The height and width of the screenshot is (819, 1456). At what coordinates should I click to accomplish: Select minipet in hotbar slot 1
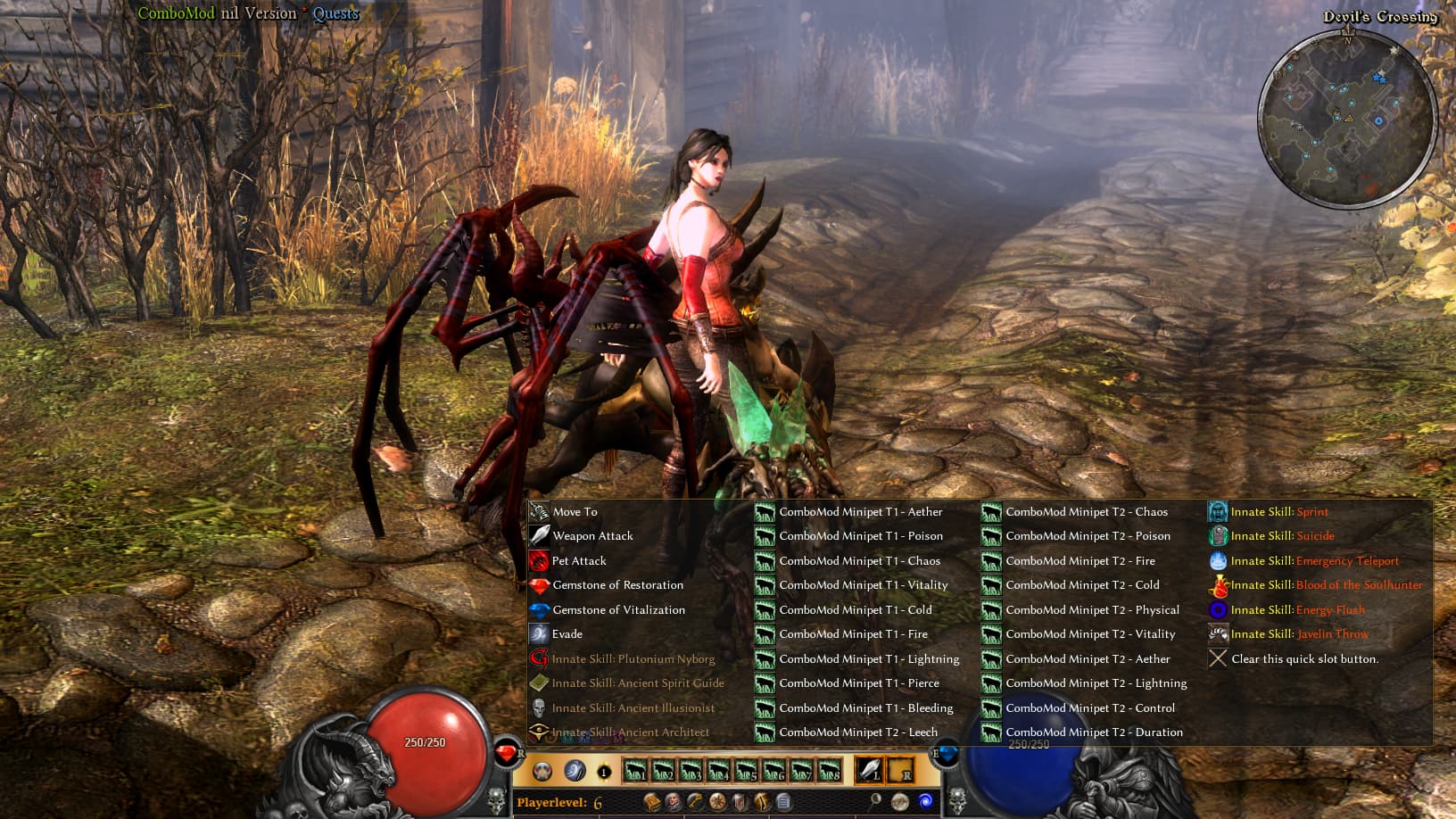tap(633, 769)
